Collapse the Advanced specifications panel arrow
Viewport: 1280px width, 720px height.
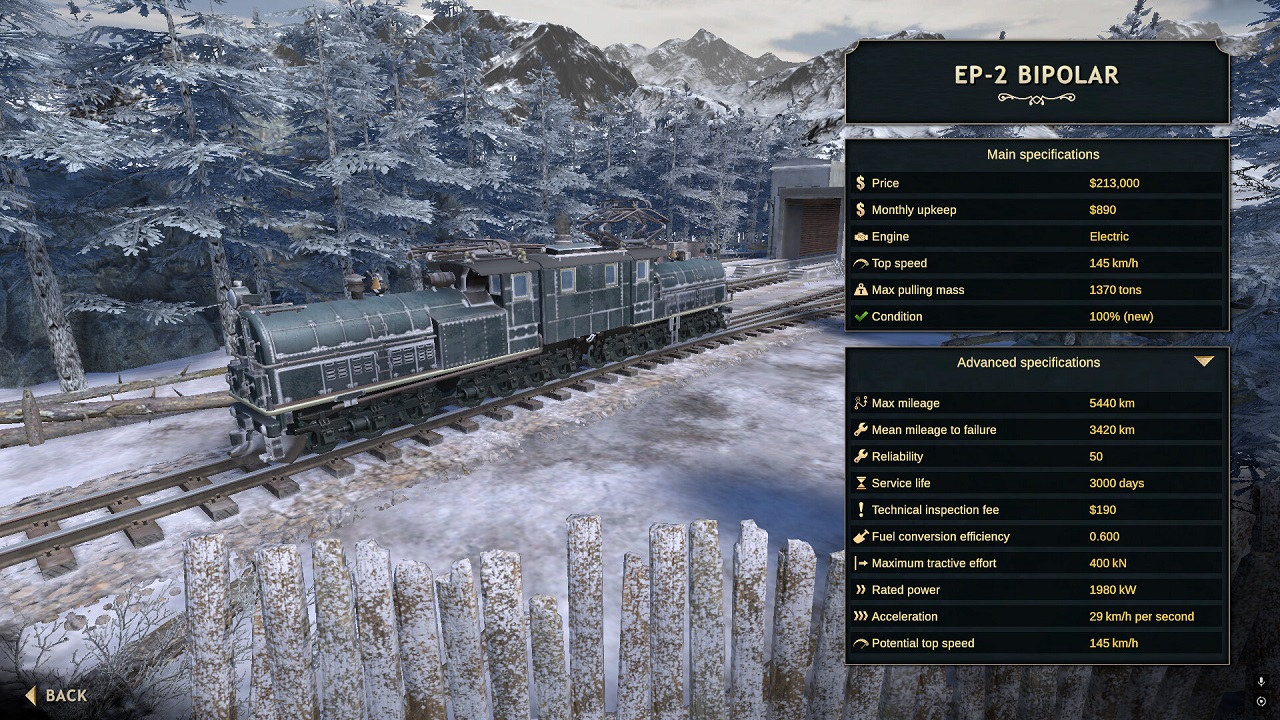[1205, 362]
